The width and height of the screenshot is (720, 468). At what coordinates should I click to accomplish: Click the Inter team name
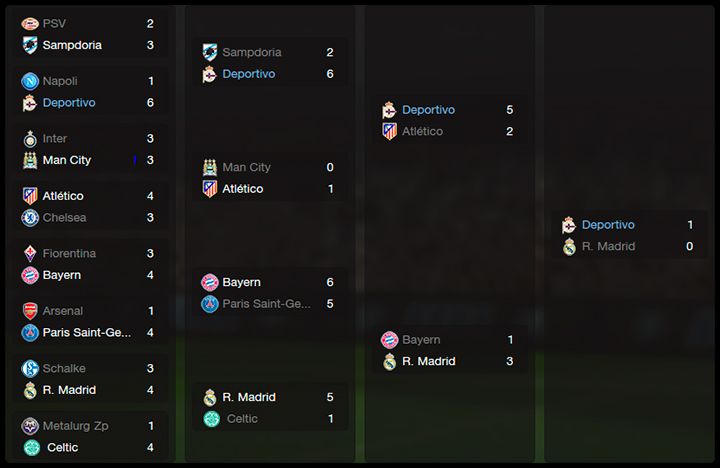pos(55,138)
